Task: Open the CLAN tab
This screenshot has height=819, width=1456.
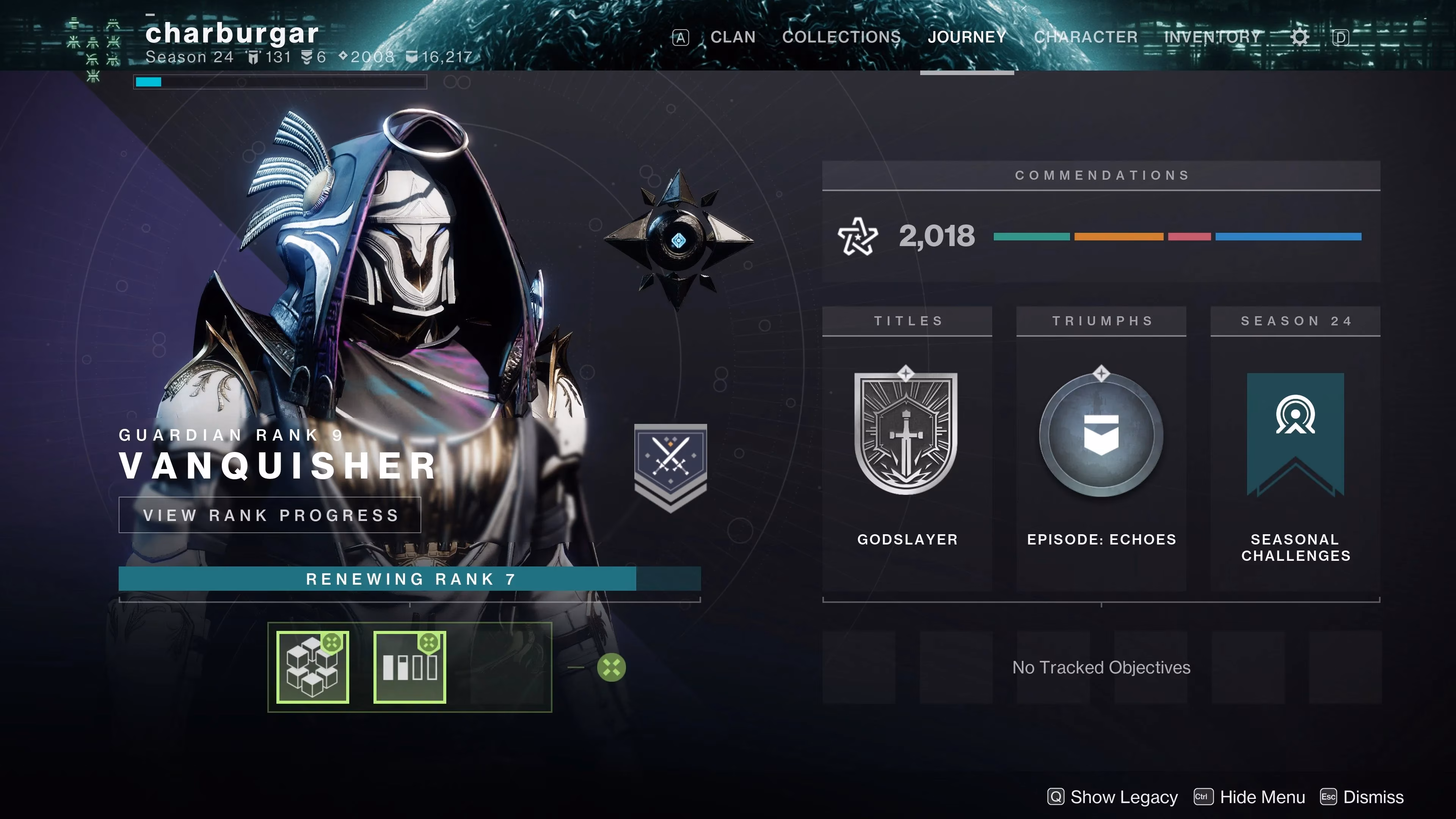Action: pos(733,37)
